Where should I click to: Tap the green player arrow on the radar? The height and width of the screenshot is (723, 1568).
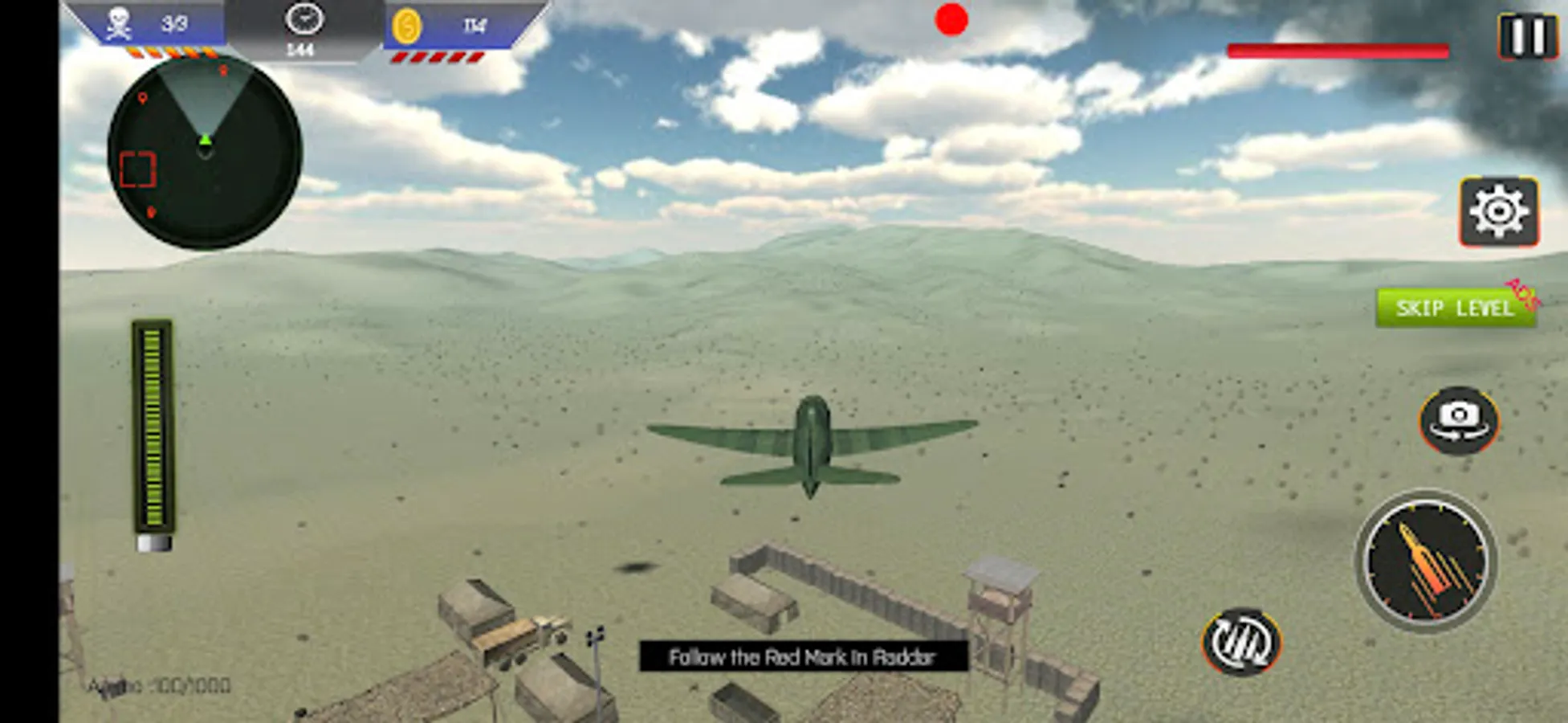[205, 140]
